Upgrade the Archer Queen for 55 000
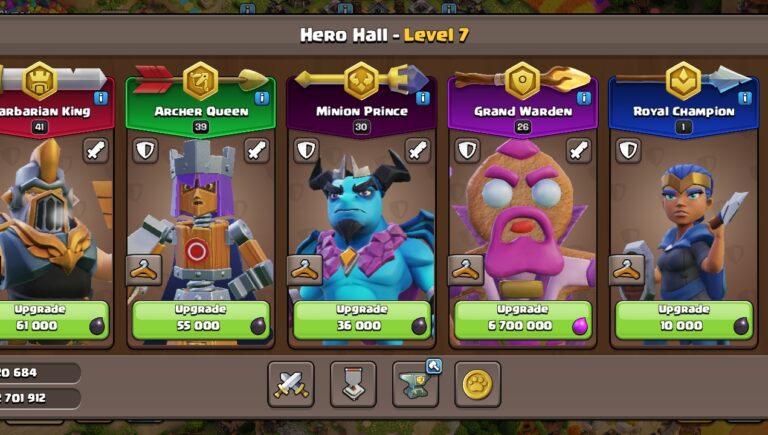 click(x=202, y=320)
